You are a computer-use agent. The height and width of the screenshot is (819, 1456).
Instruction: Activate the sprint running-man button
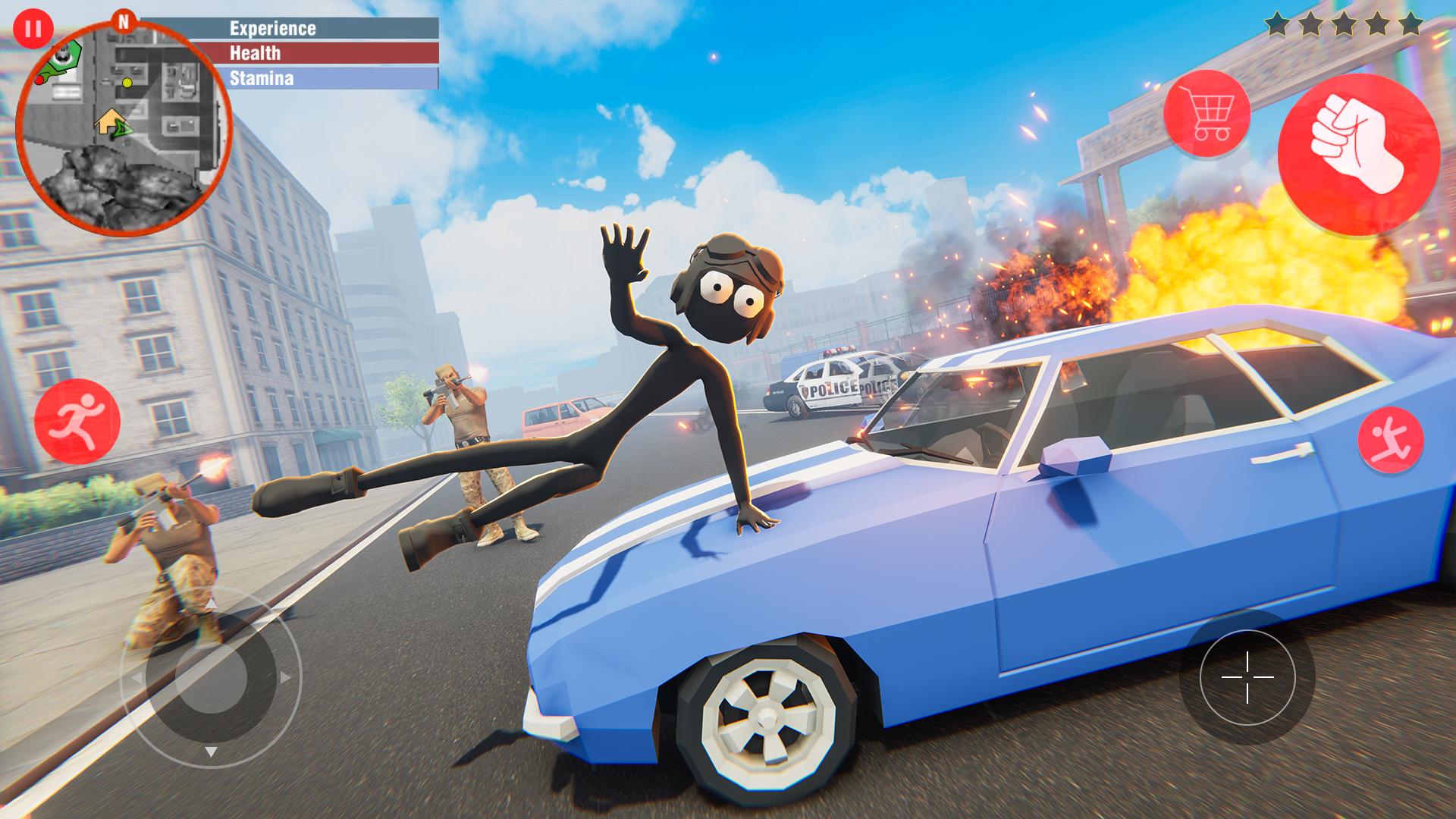click(77, 421)
